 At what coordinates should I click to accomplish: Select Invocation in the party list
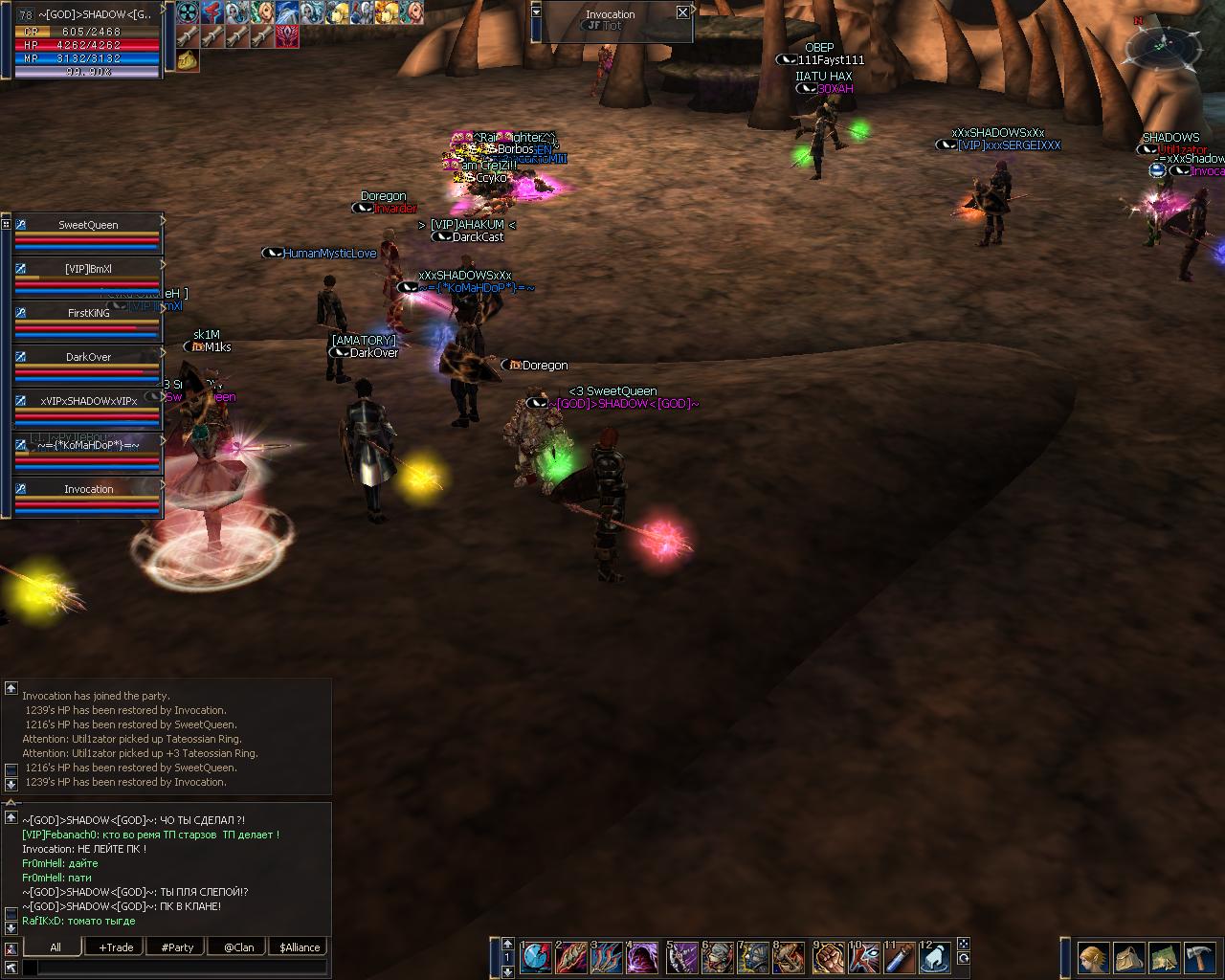(88, 489)
